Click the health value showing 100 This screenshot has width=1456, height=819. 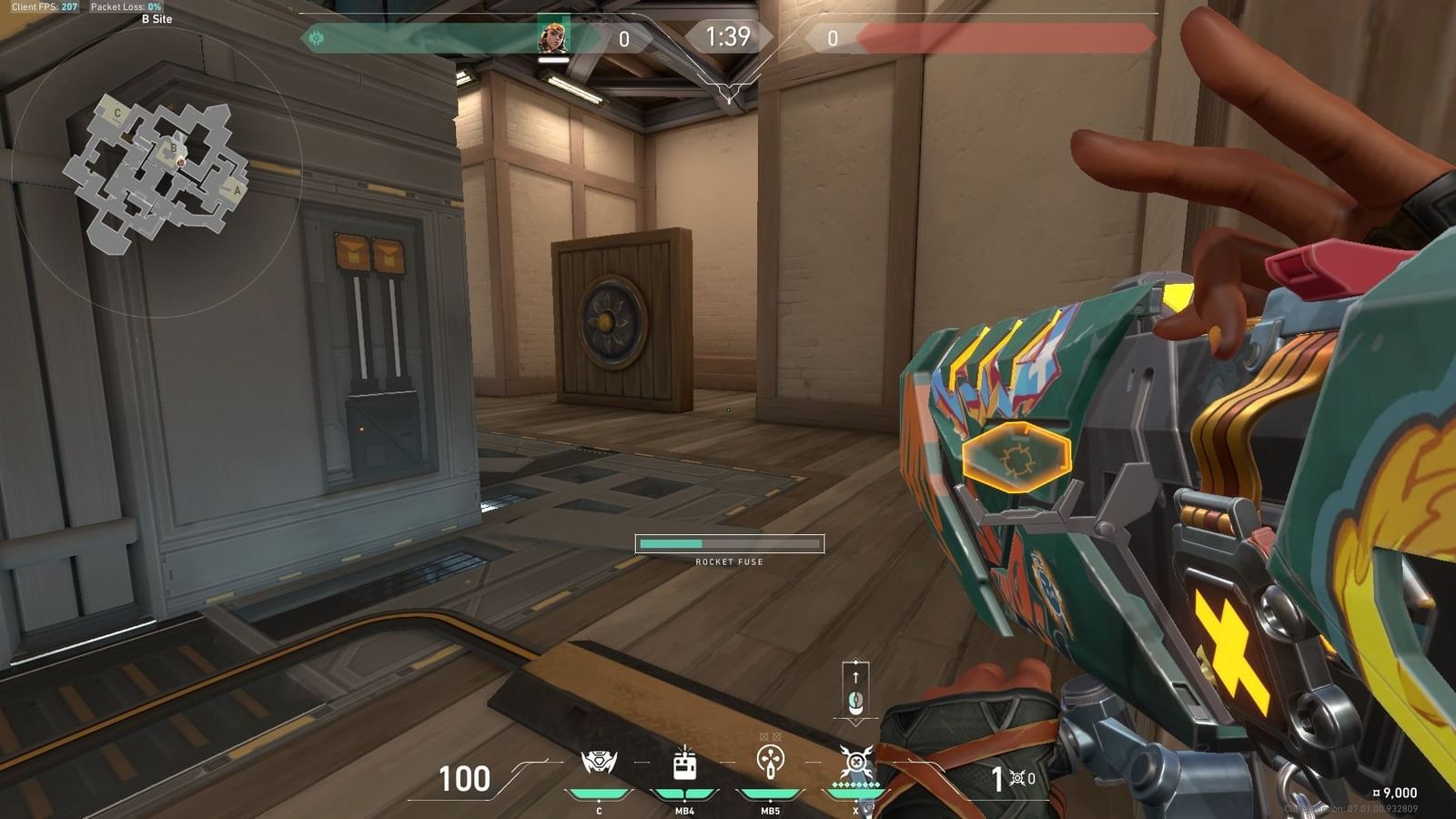coord(465,780)
